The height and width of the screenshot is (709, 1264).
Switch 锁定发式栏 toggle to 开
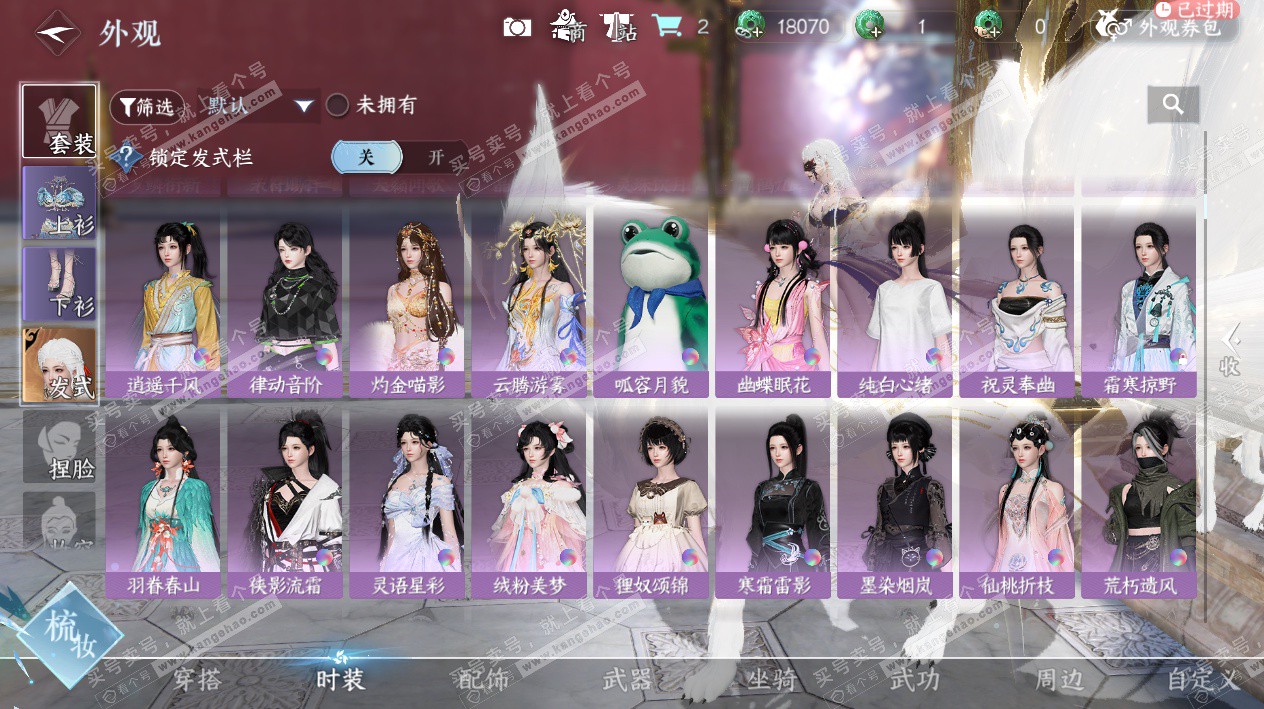coord(436,157)
